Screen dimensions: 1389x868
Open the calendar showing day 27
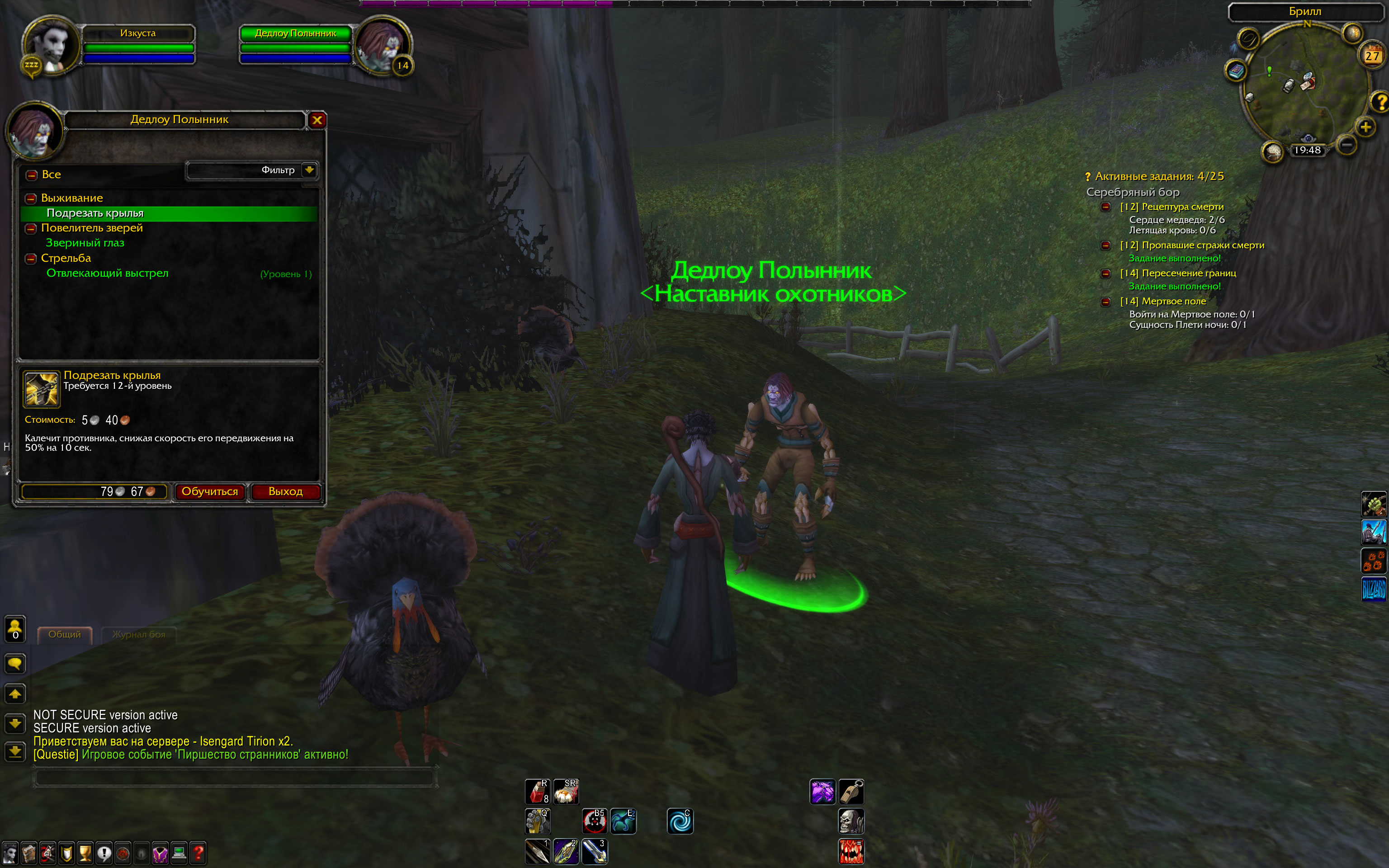[x=1372, y=56]
